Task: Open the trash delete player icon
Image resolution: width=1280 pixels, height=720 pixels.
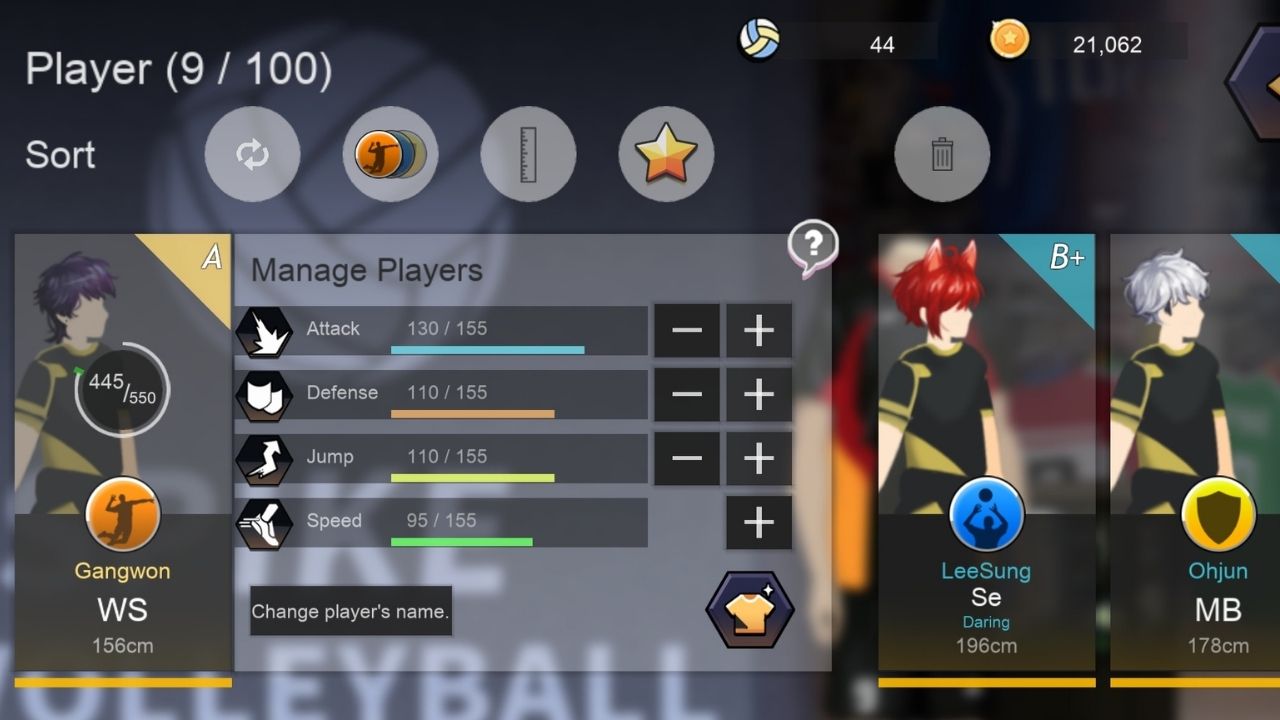Action: tap(941, 154)
